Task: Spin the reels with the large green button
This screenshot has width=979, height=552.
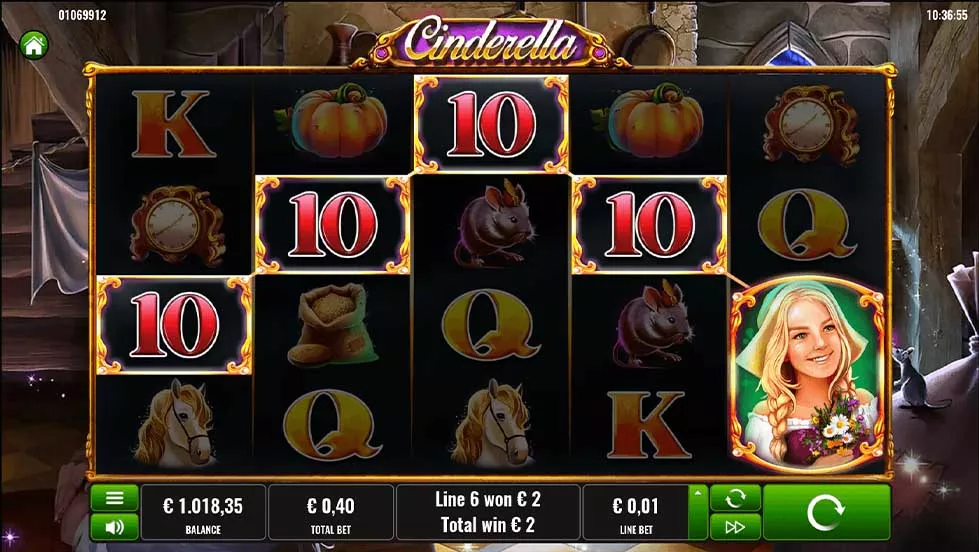Action: coord(826,513)
